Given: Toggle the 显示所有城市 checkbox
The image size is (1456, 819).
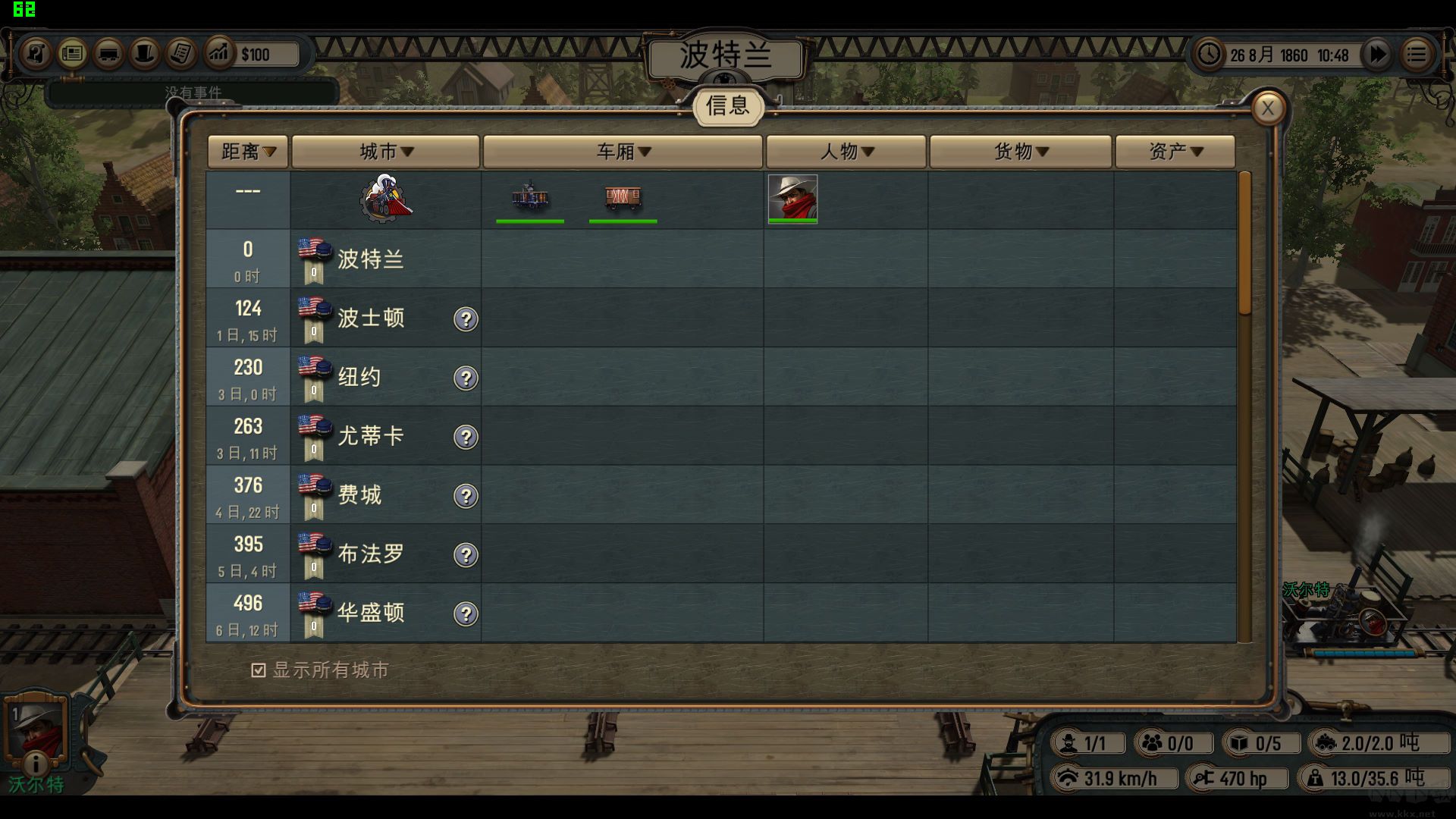Looking at the screenshot, I should pos(259,670).
